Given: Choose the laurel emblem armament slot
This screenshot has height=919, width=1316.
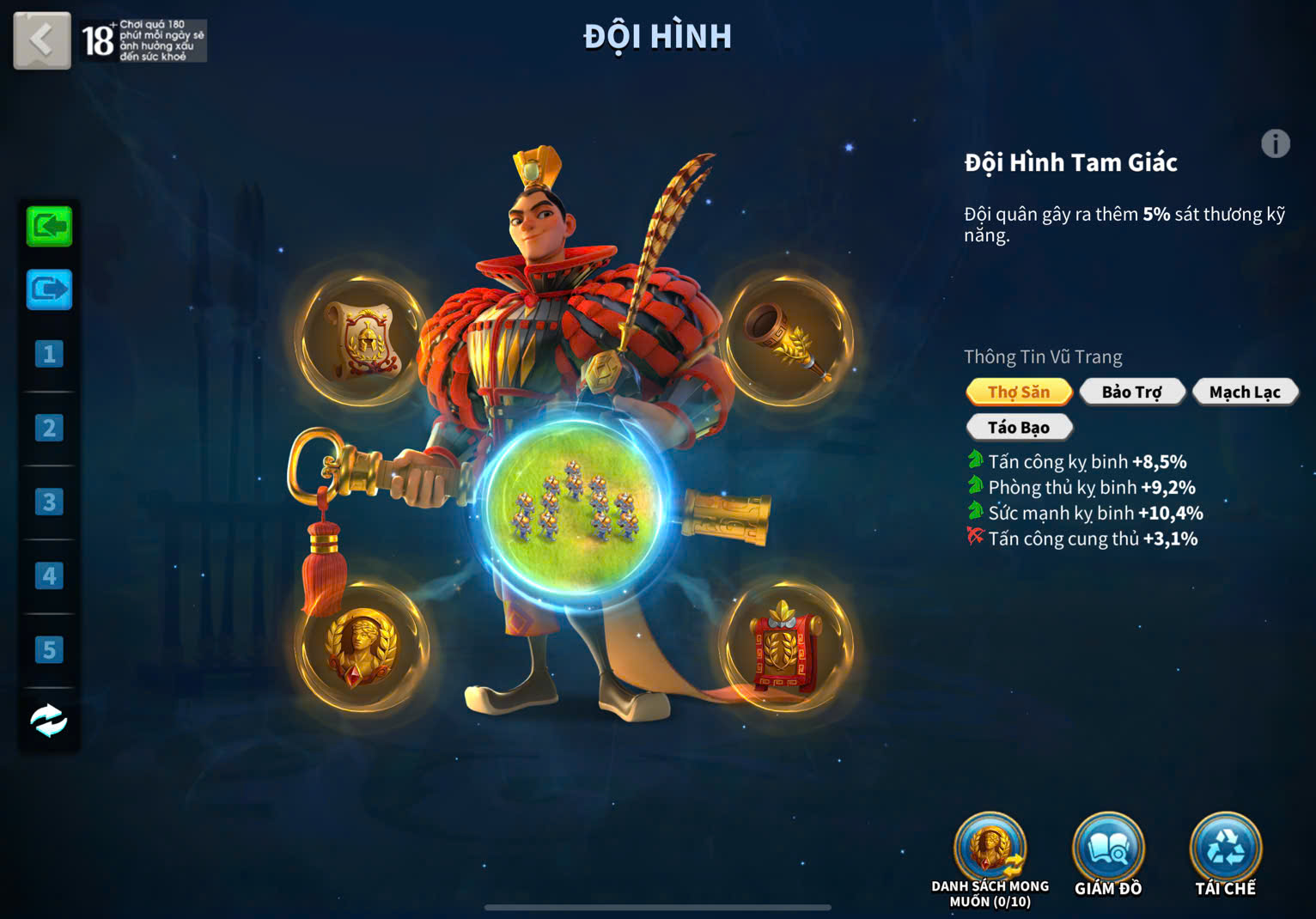Looking at the screenshot, I should (x=362, y=648).
